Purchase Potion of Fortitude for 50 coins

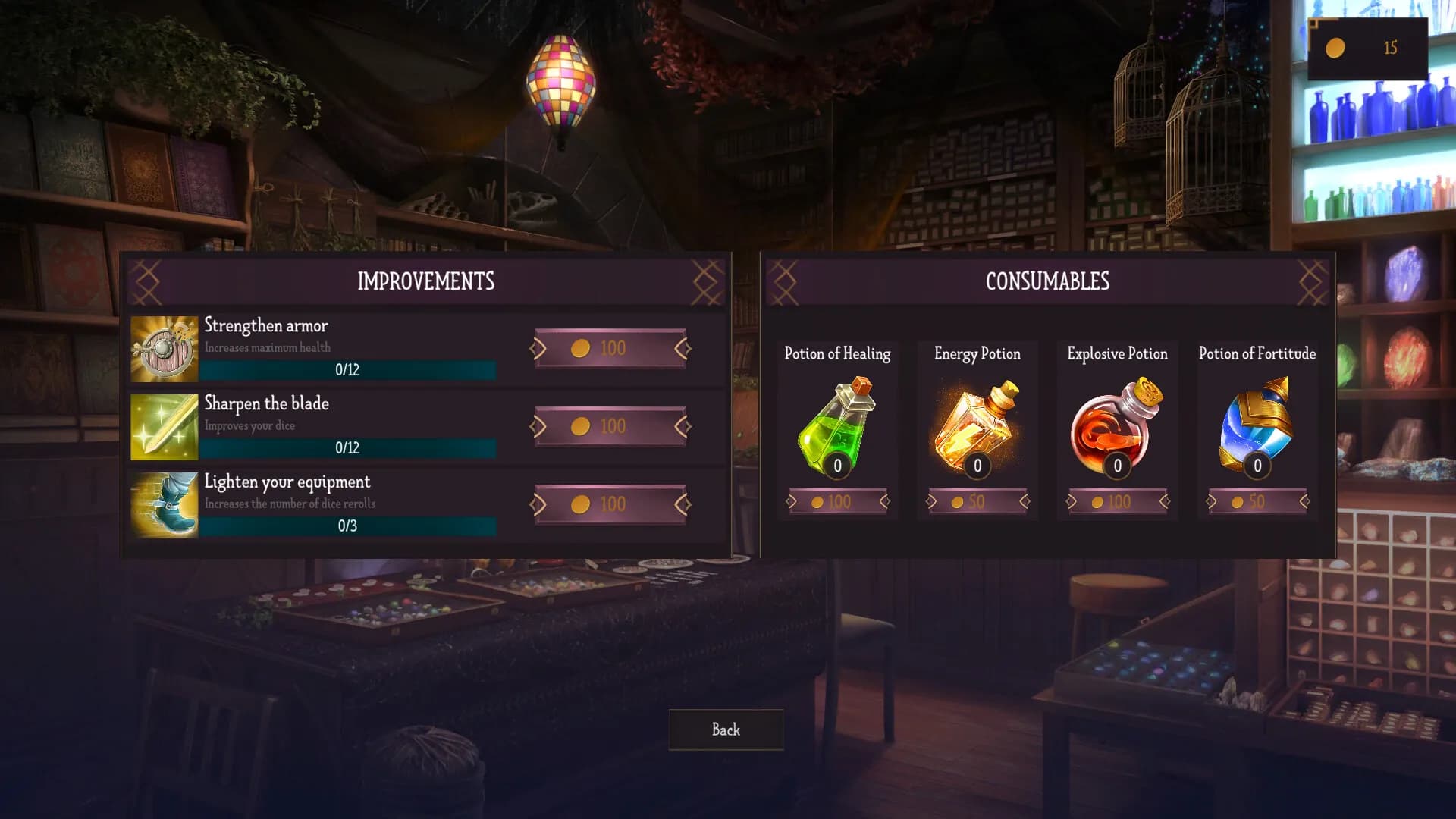click(1256, 501)
